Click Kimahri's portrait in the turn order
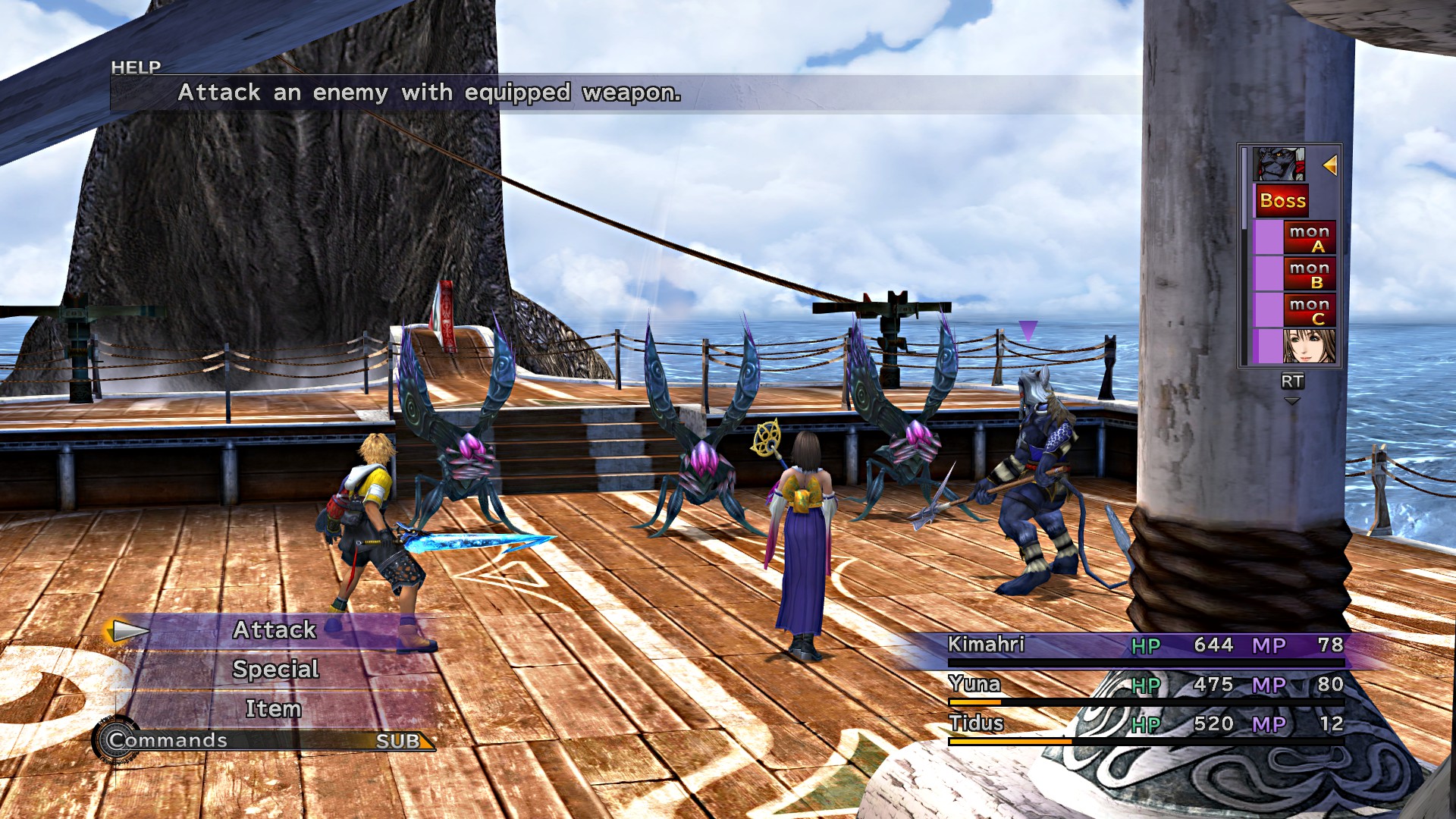 1279,165
